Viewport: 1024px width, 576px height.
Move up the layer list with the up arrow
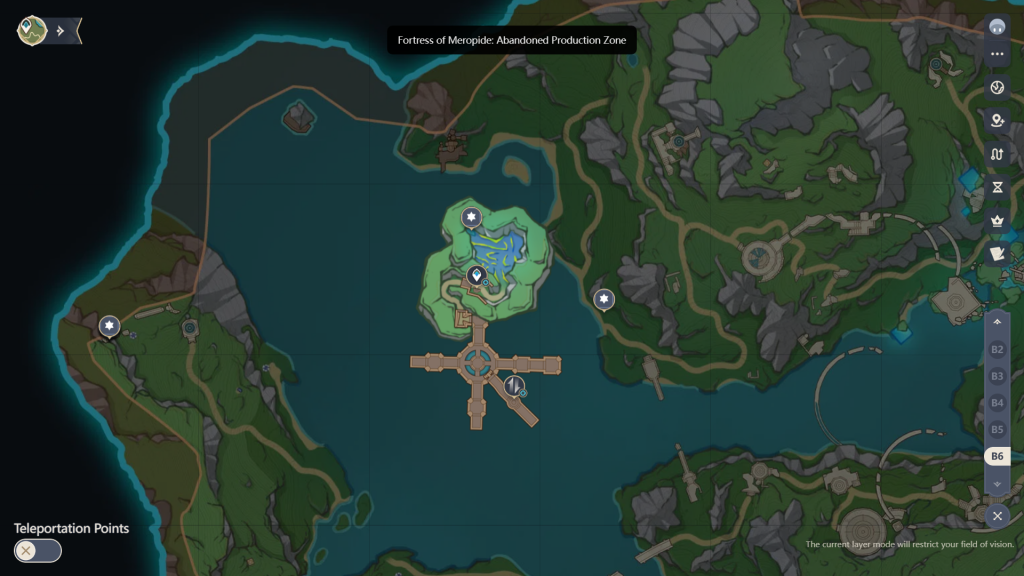(997, 322)
